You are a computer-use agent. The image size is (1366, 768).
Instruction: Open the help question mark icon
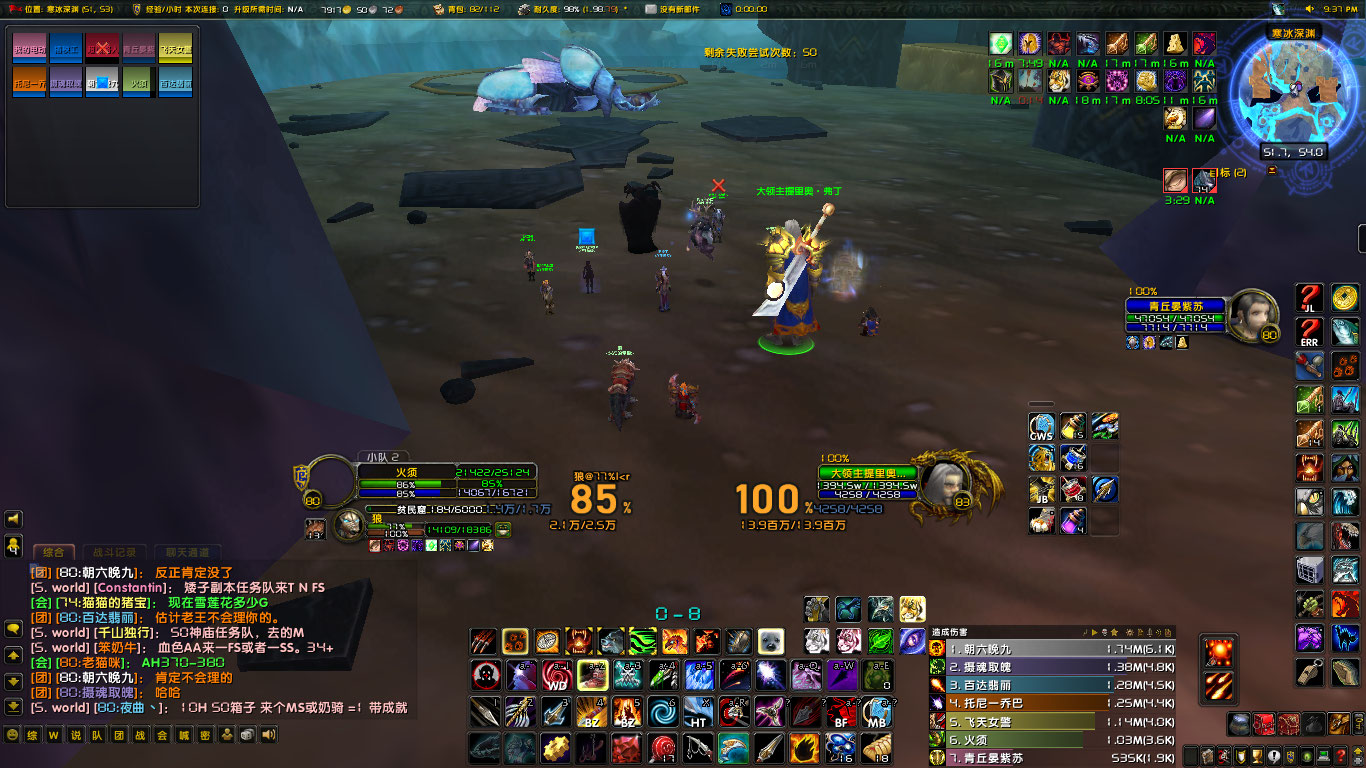coord(1342,755)
